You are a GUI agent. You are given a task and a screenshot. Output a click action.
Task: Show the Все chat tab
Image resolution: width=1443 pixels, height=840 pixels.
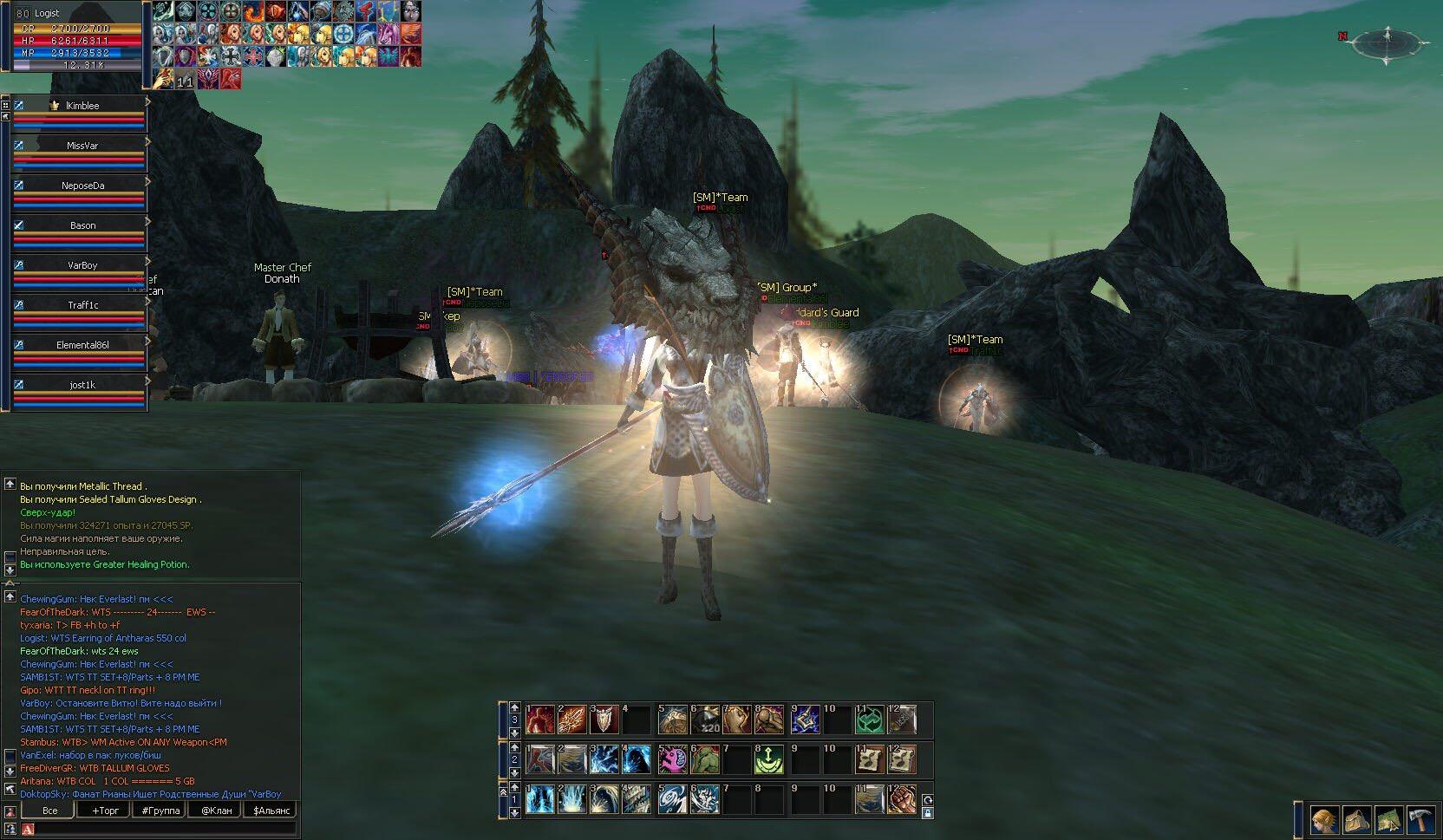50,811
